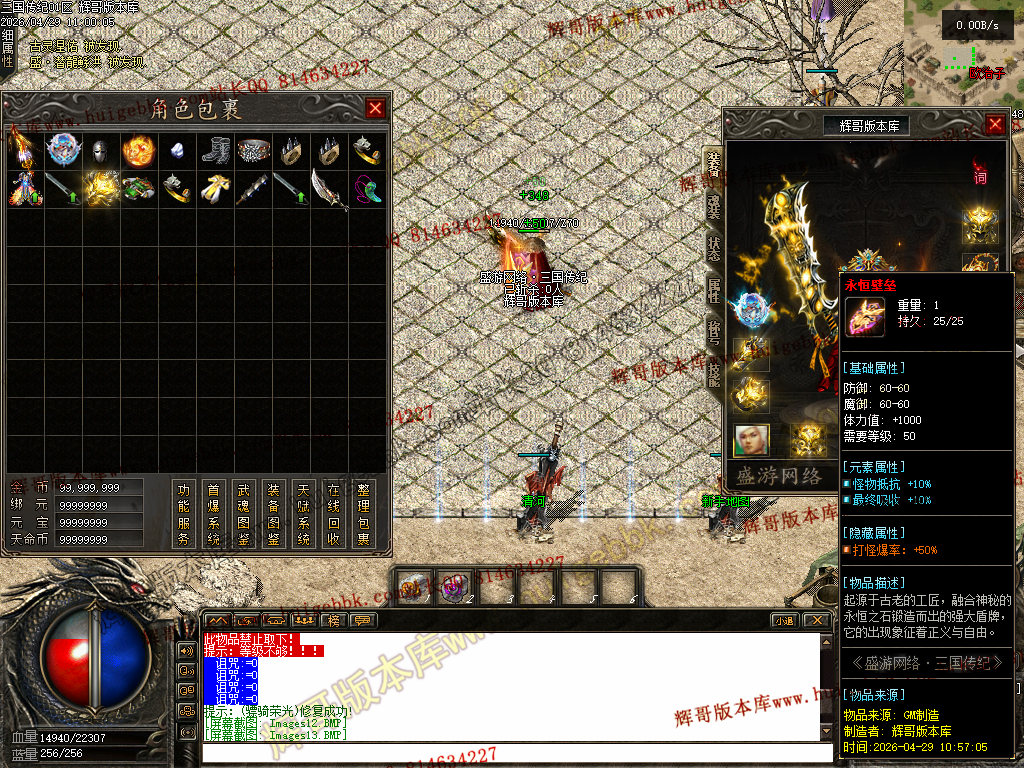1024x768 pixels.
Task: Switch to the 状态 status tab
Action: click(713, 248)
